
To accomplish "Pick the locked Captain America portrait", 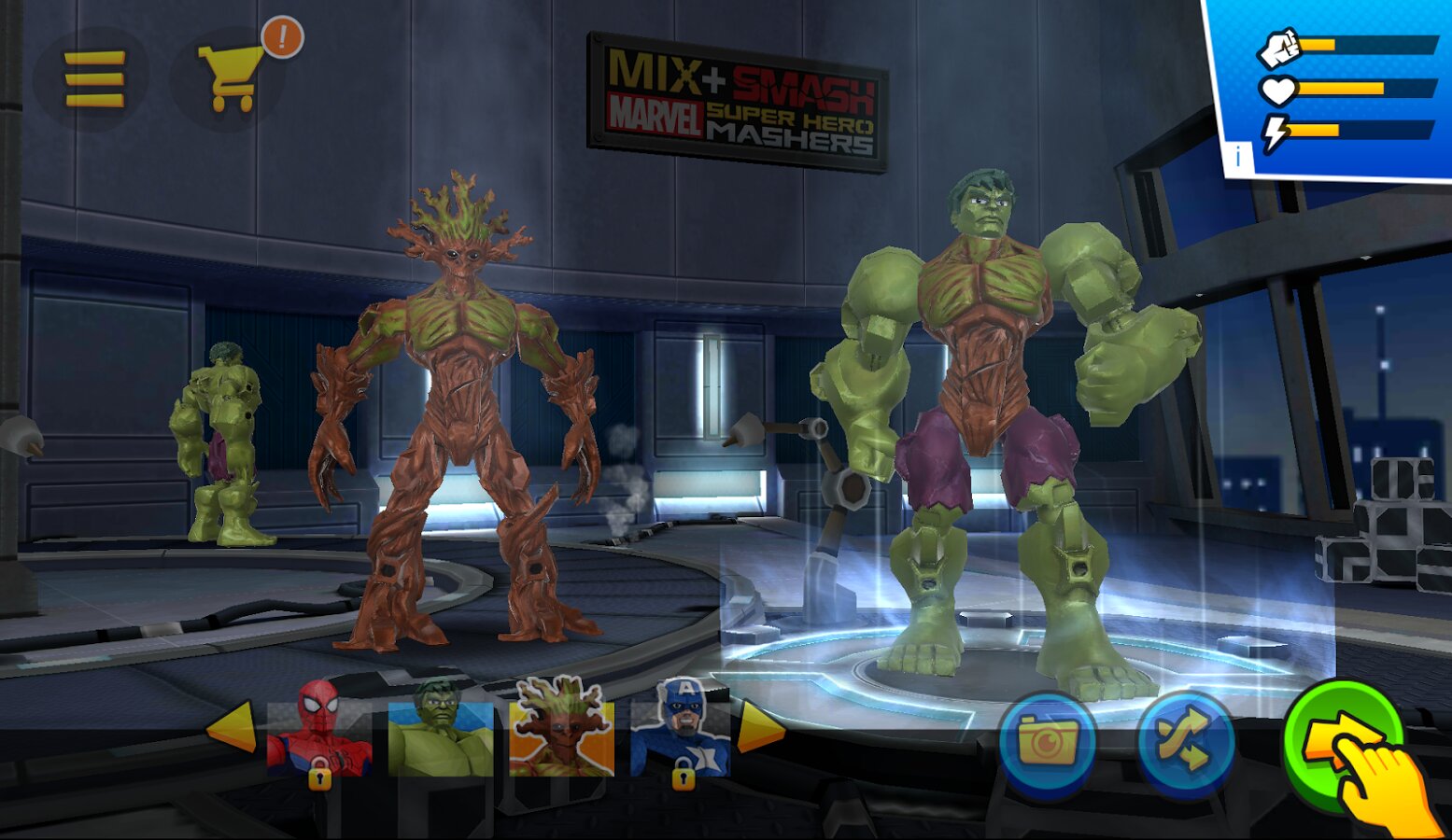I will [682, 730].
